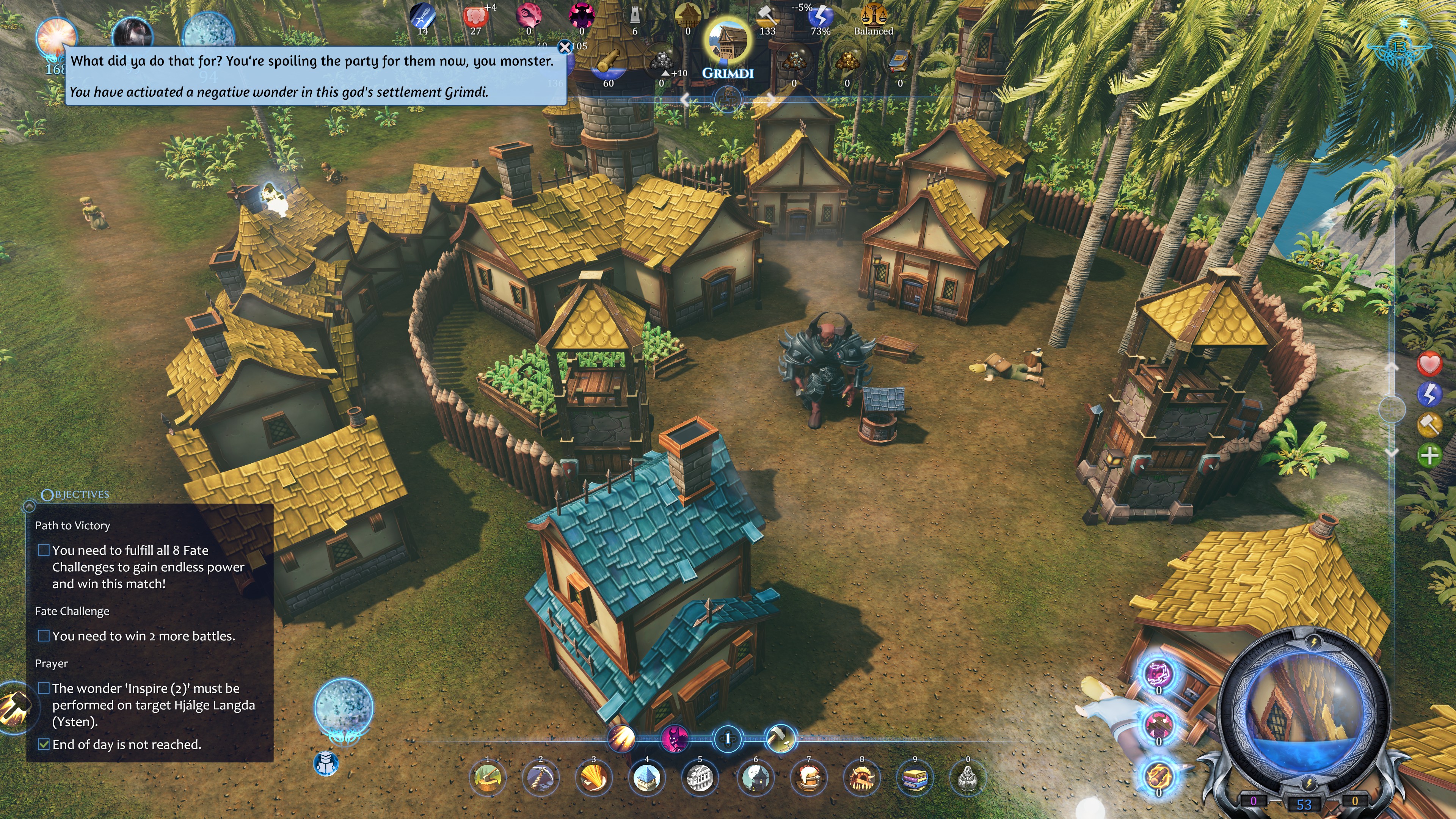Click the red heart orb on the right

pos(1429,364)
